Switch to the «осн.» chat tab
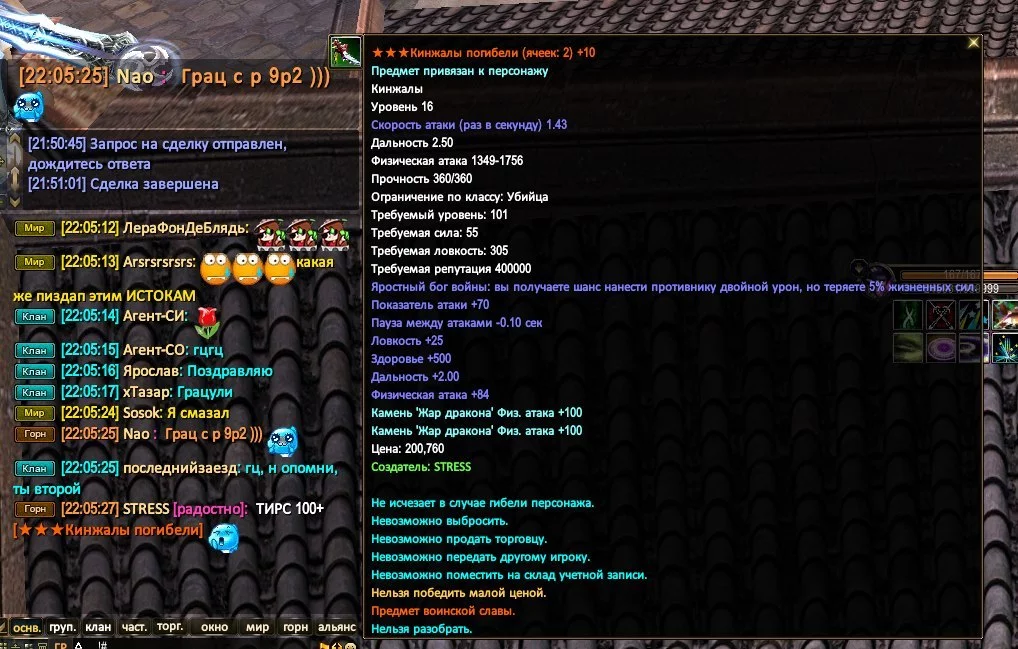Screen dimensions: 1018x649 click(27, 629)
